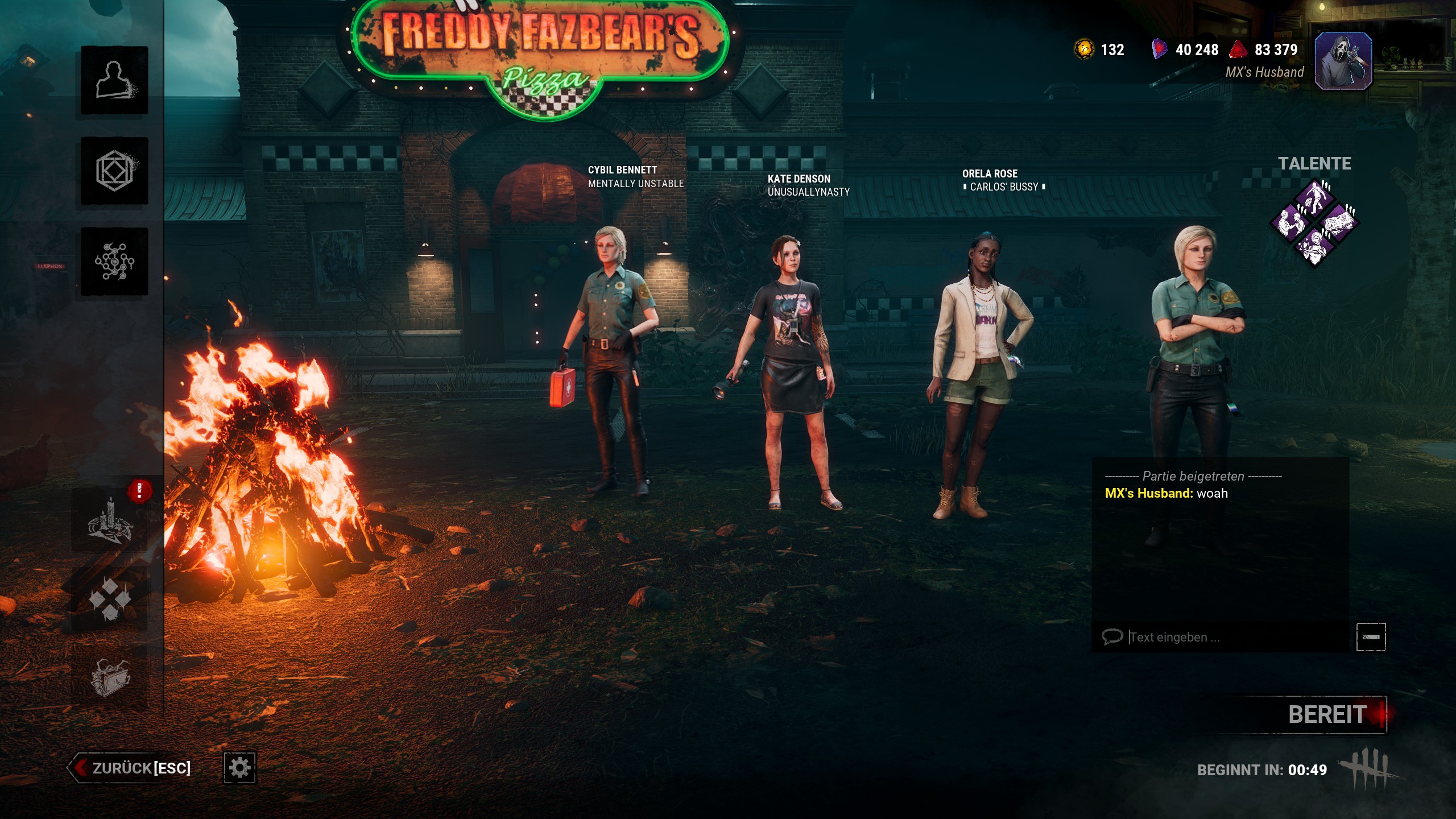Select player name Cybil Bennett
The image size is (1456, 819).
pos(622,170)
